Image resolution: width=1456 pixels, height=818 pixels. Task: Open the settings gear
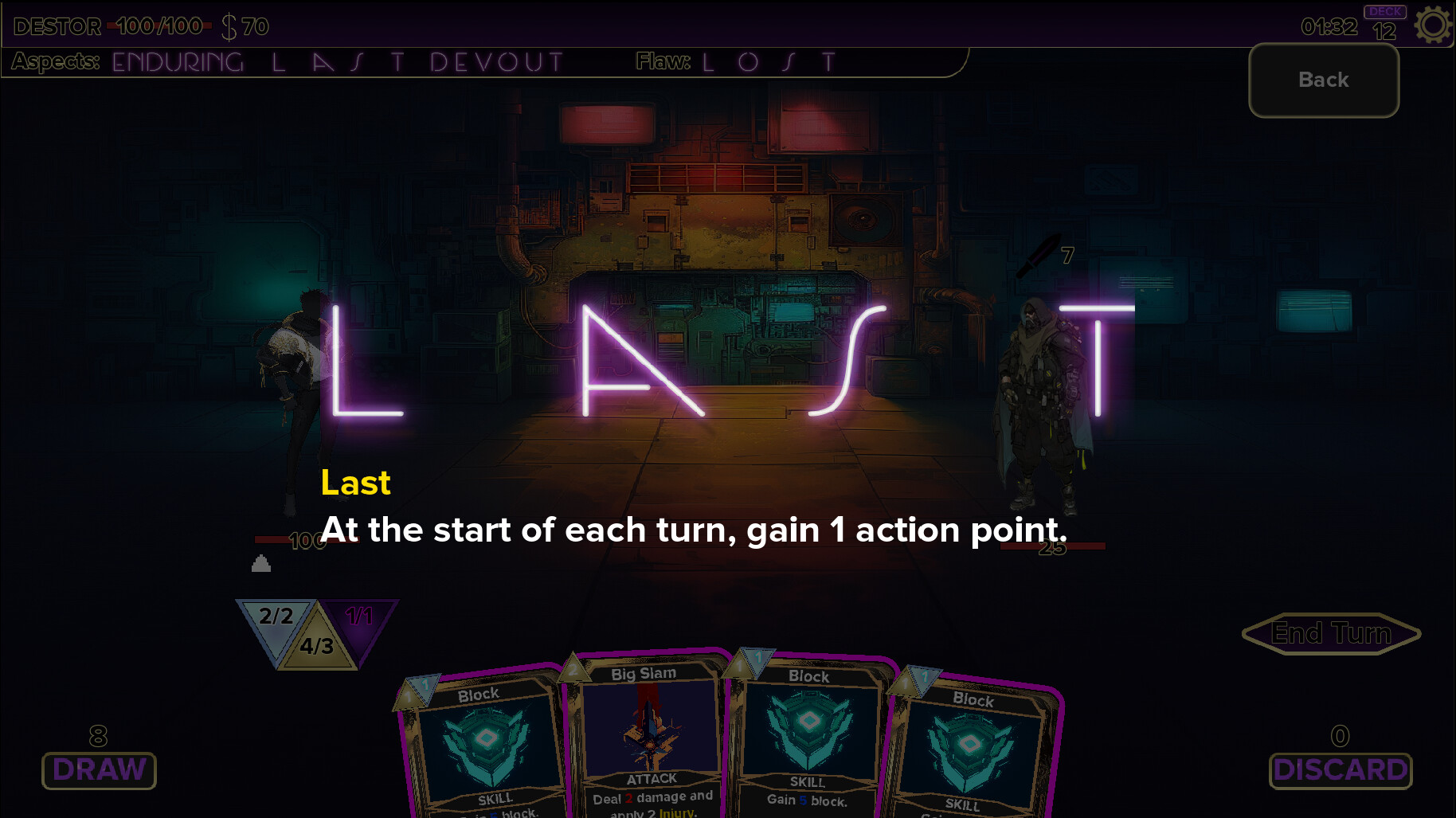point(1433,25)
